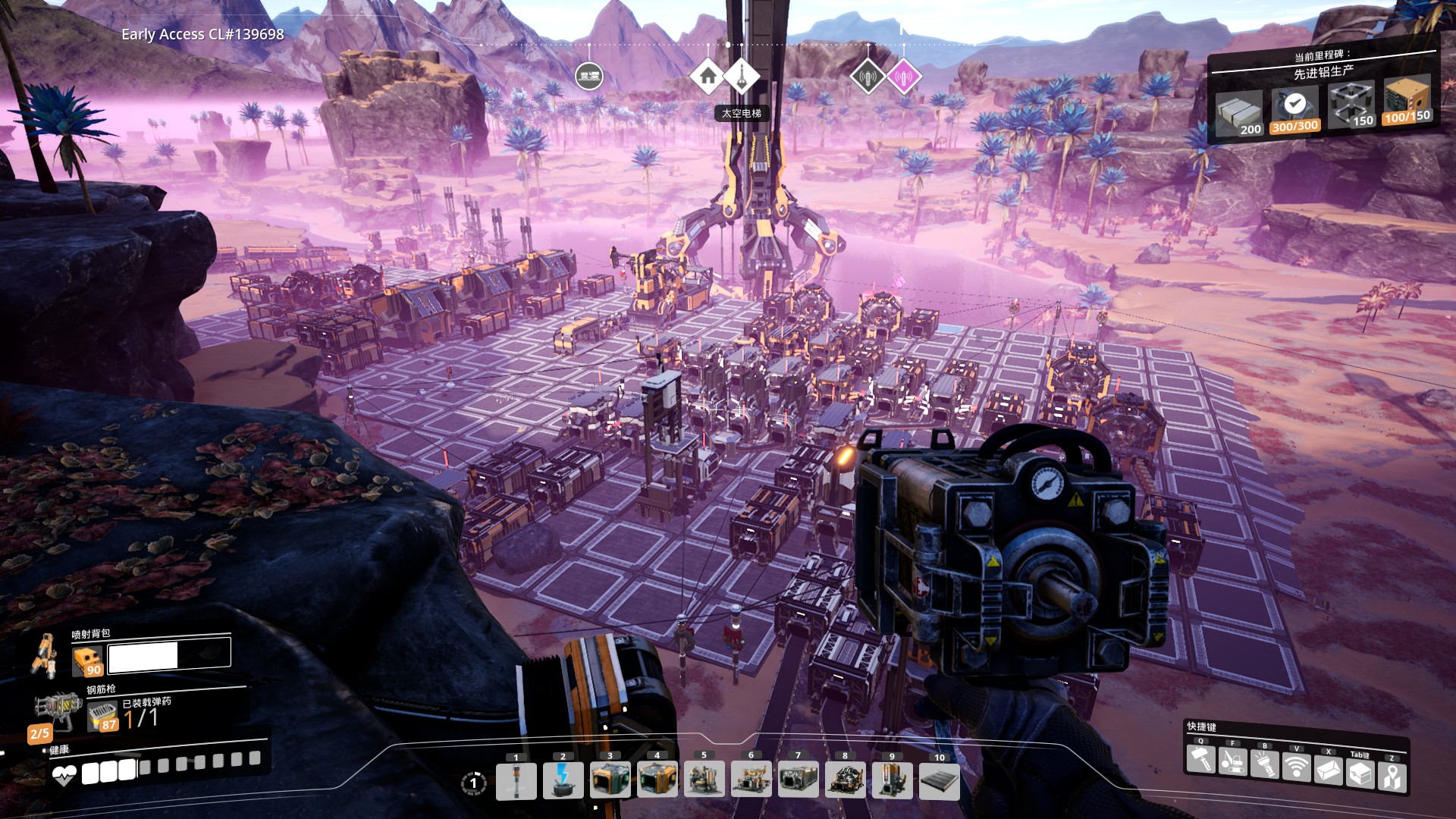
Task: Choose the lightning bolt power item in hotbar
Action: point(563,780)
